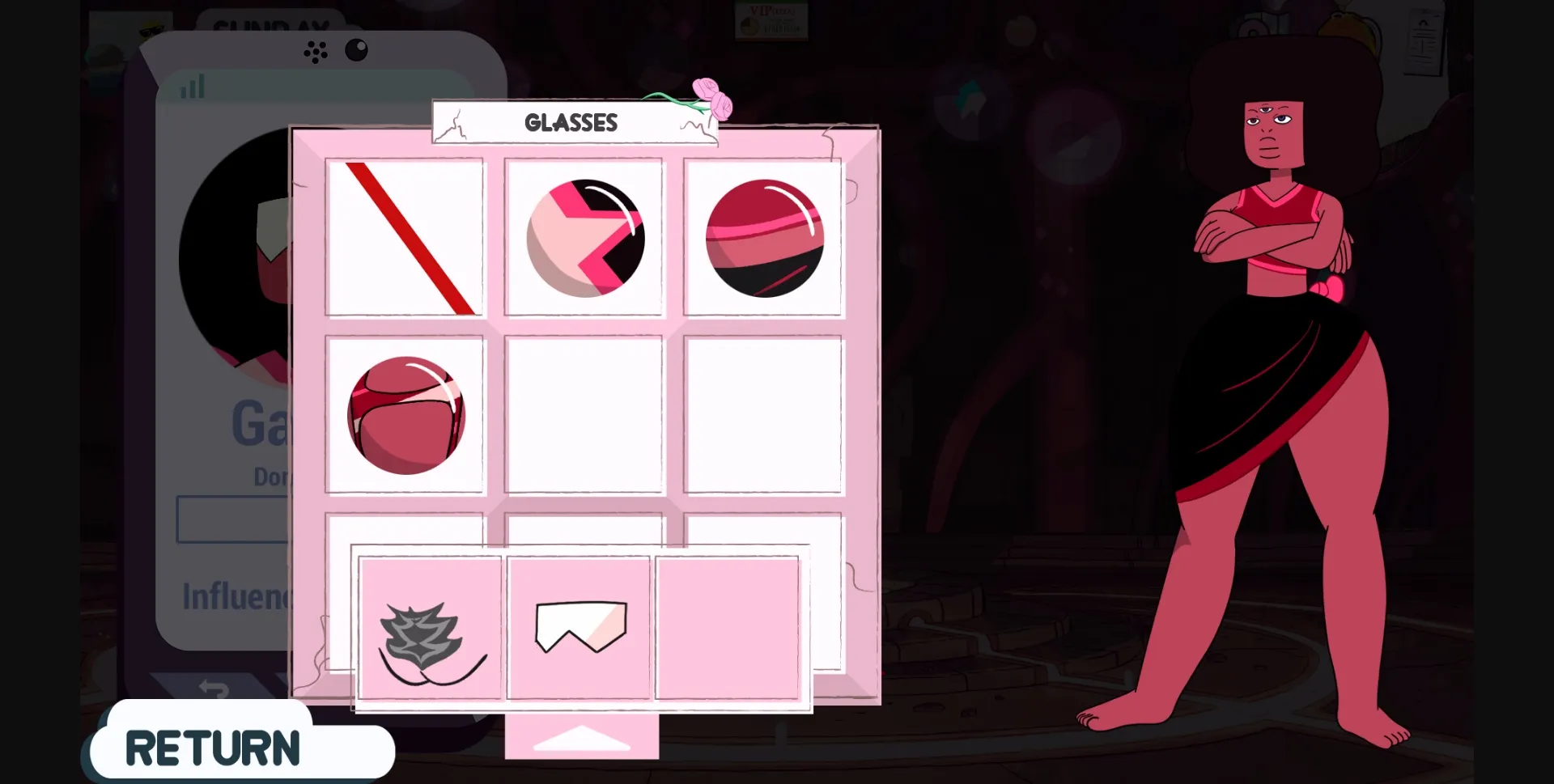Click the camera lens at the phone's top
Screen dimensions: 1554x784
coord(355,50)
